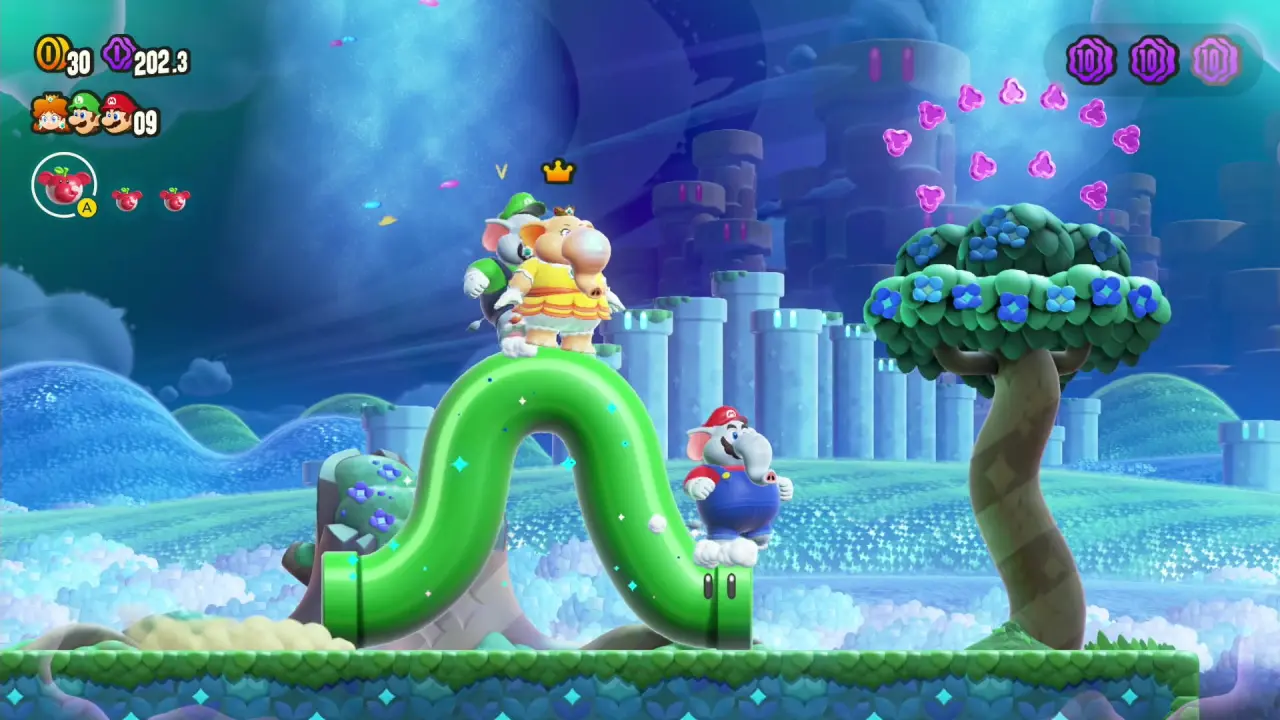Click the purple flower coin icon
Viewport: 1280px width, 720px height.
click(x=117, y=54)
